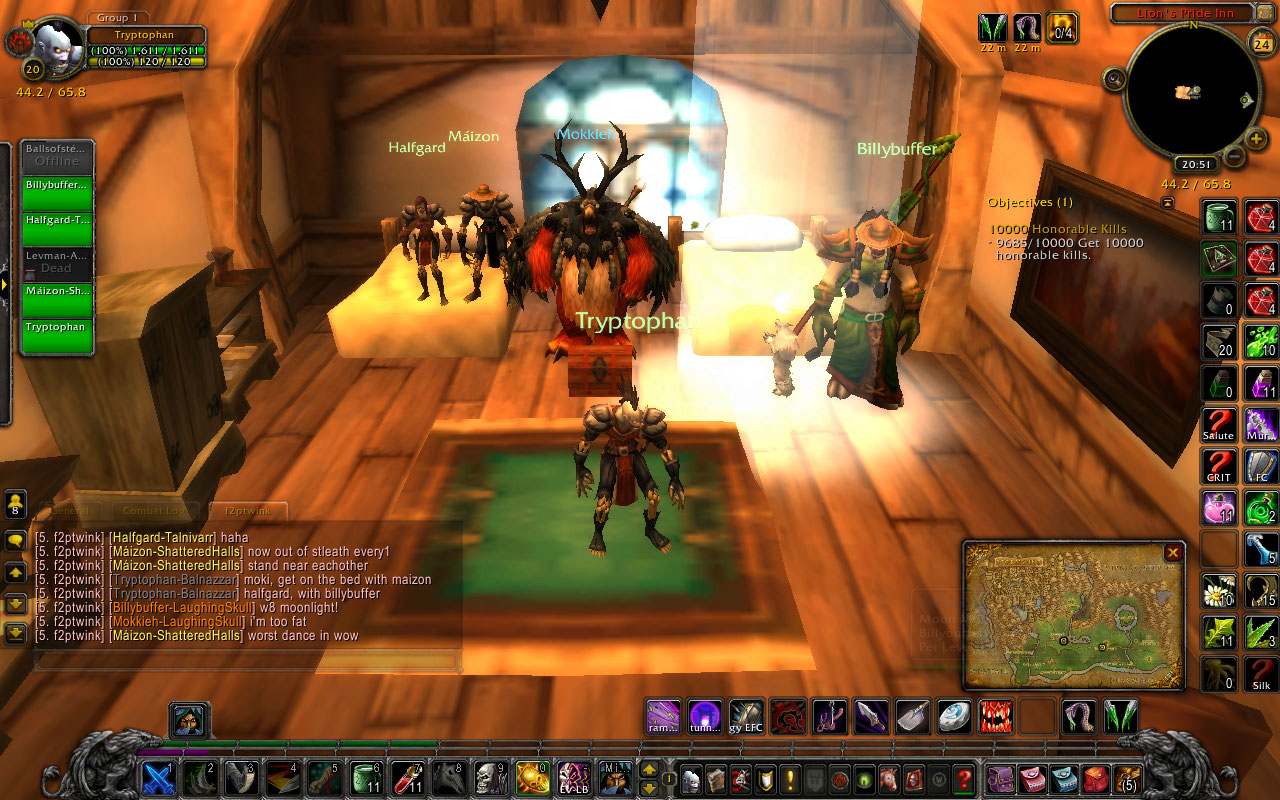
Task: Zoom in the minimap with the plus button
Action: 1257,138
